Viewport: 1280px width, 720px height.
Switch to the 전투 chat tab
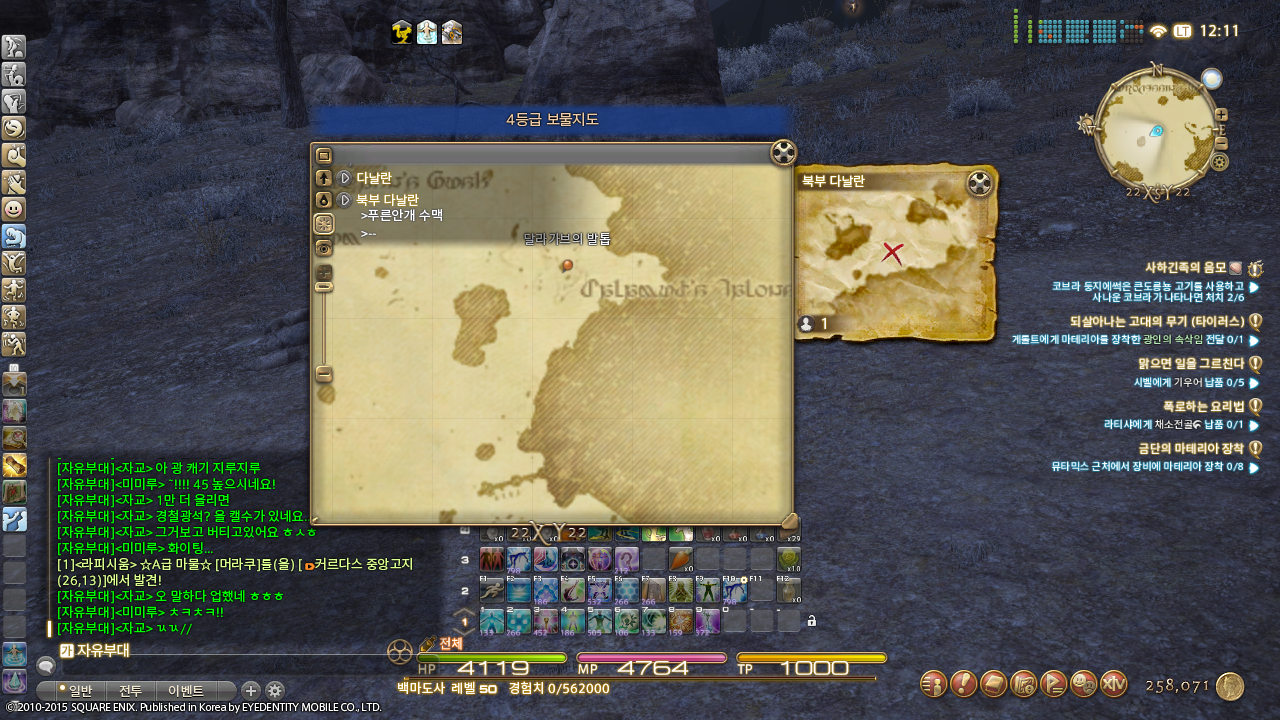(131, 690)
